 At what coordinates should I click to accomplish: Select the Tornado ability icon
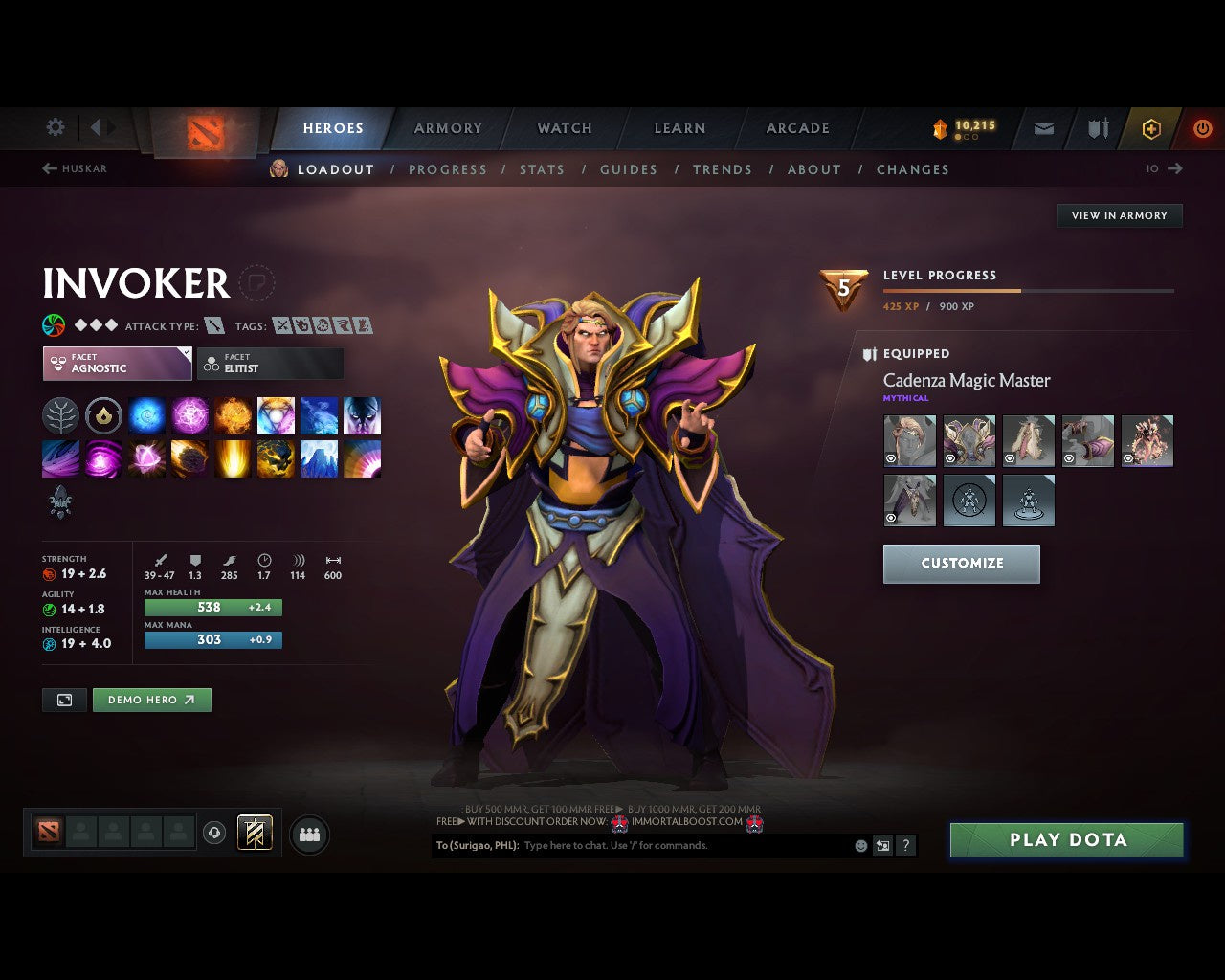pyautogui.click(x=60, y=458)
